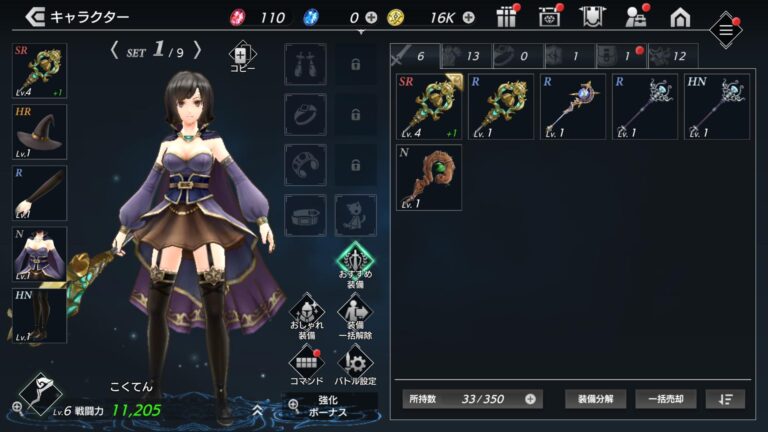Go to the home screen via house icon
This screenshot has height=432, width=768.
(680, 17)
